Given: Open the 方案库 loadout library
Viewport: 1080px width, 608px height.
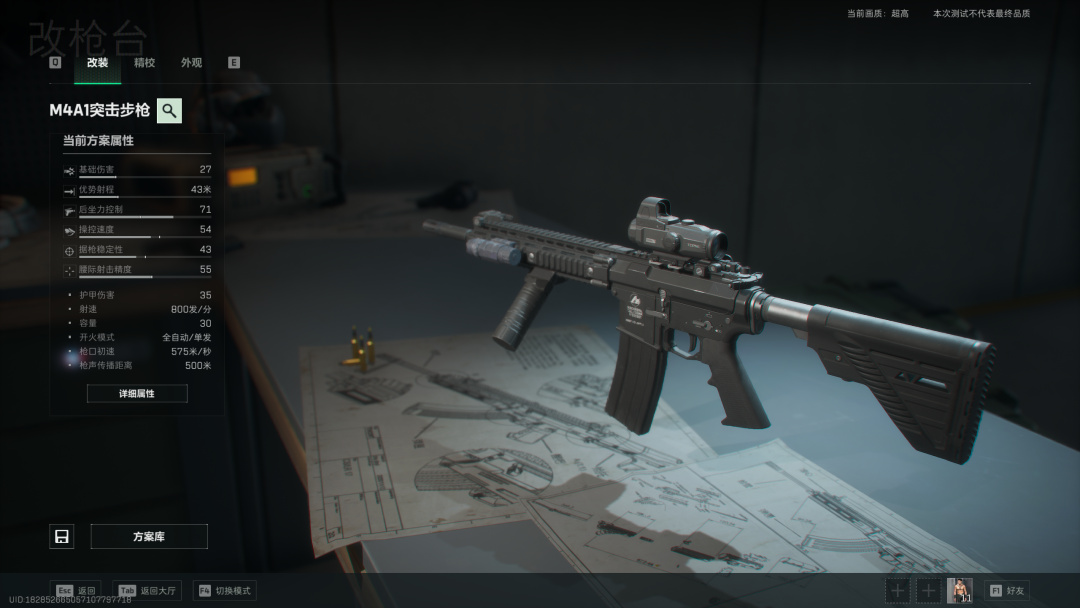Looking at the screenshot, I should tap(149, 537).
